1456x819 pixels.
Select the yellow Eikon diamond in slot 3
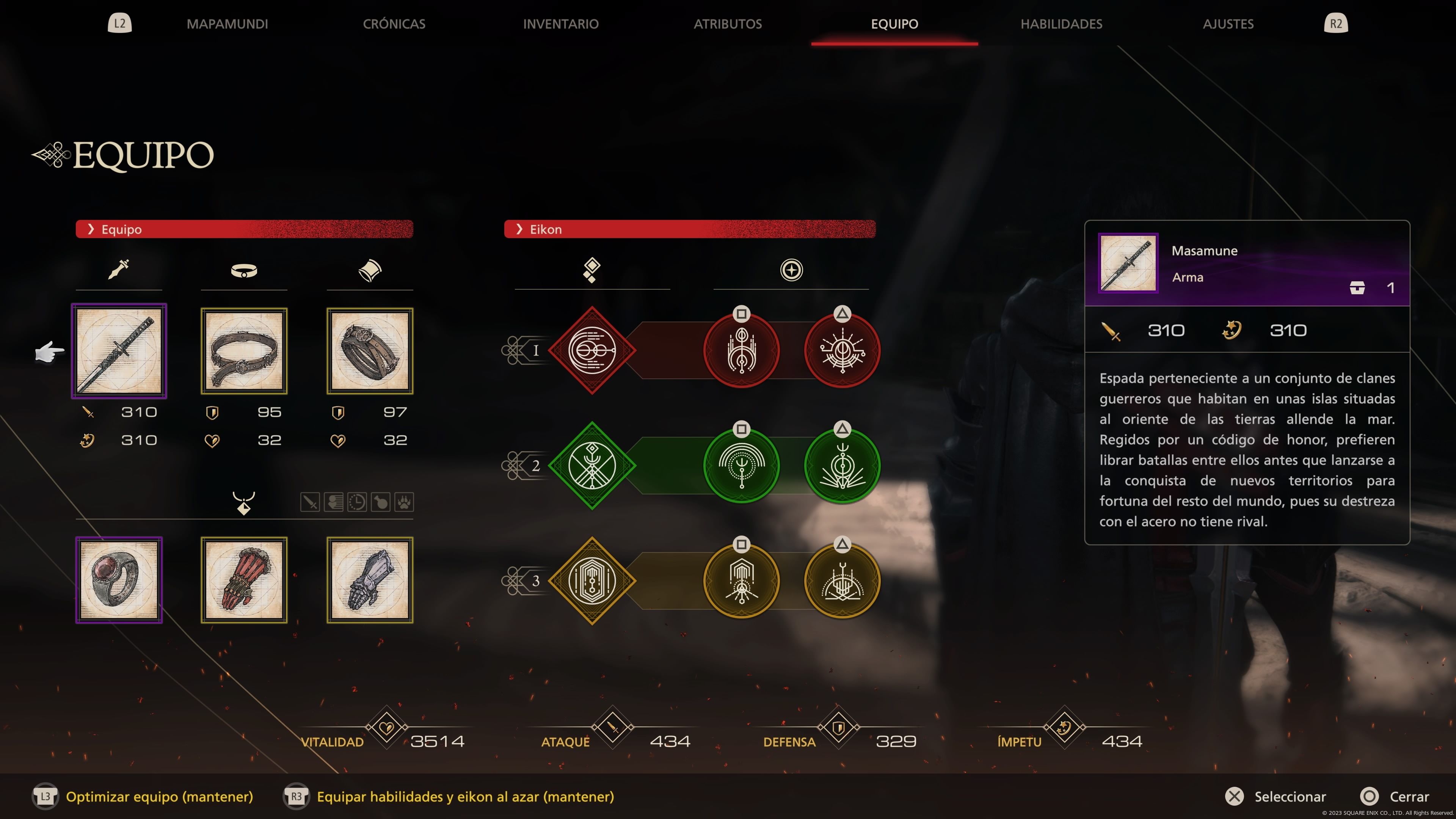(592, 581)
